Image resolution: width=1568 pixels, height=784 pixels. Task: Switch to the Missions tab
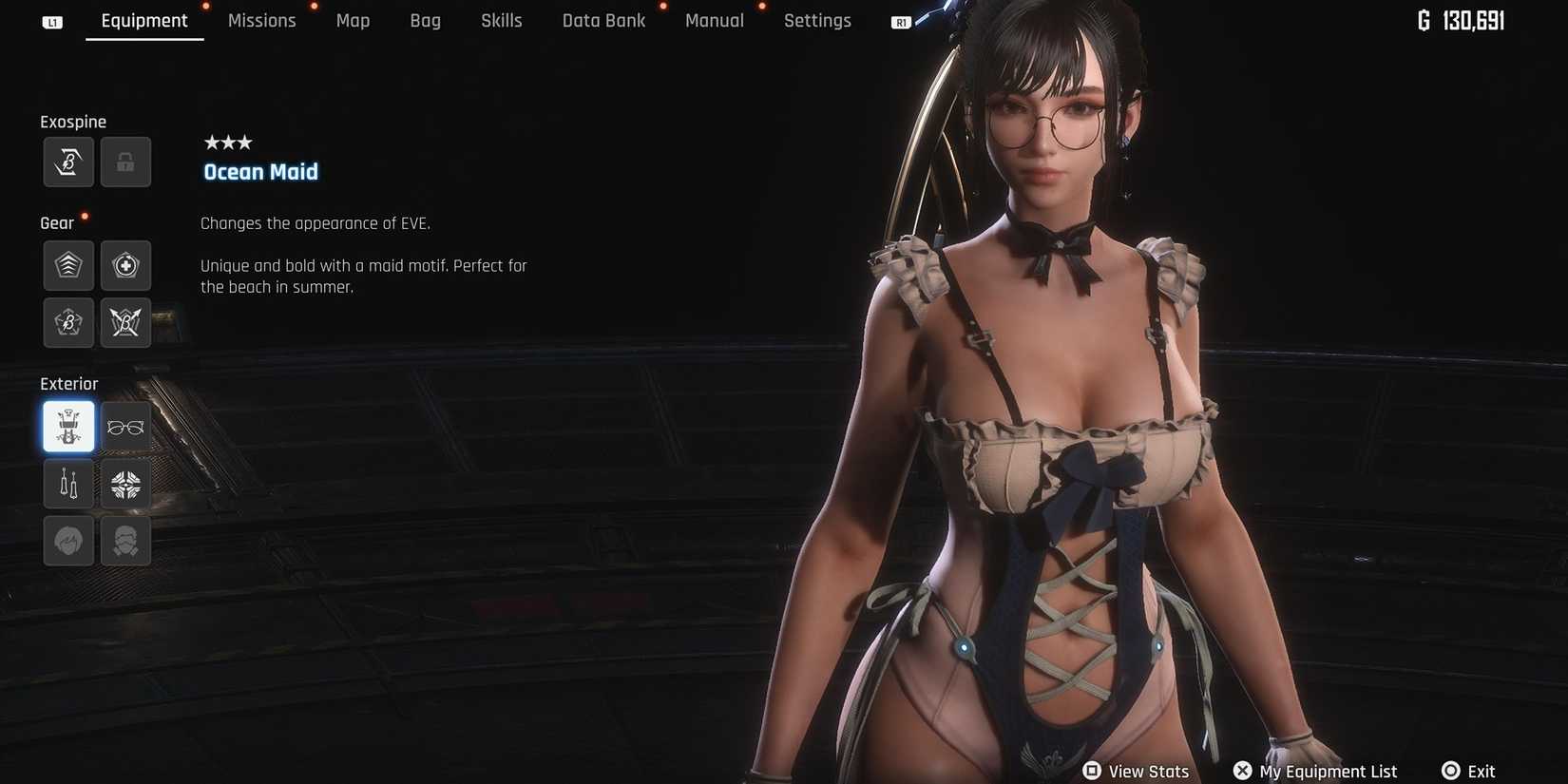tap(261, 20)
